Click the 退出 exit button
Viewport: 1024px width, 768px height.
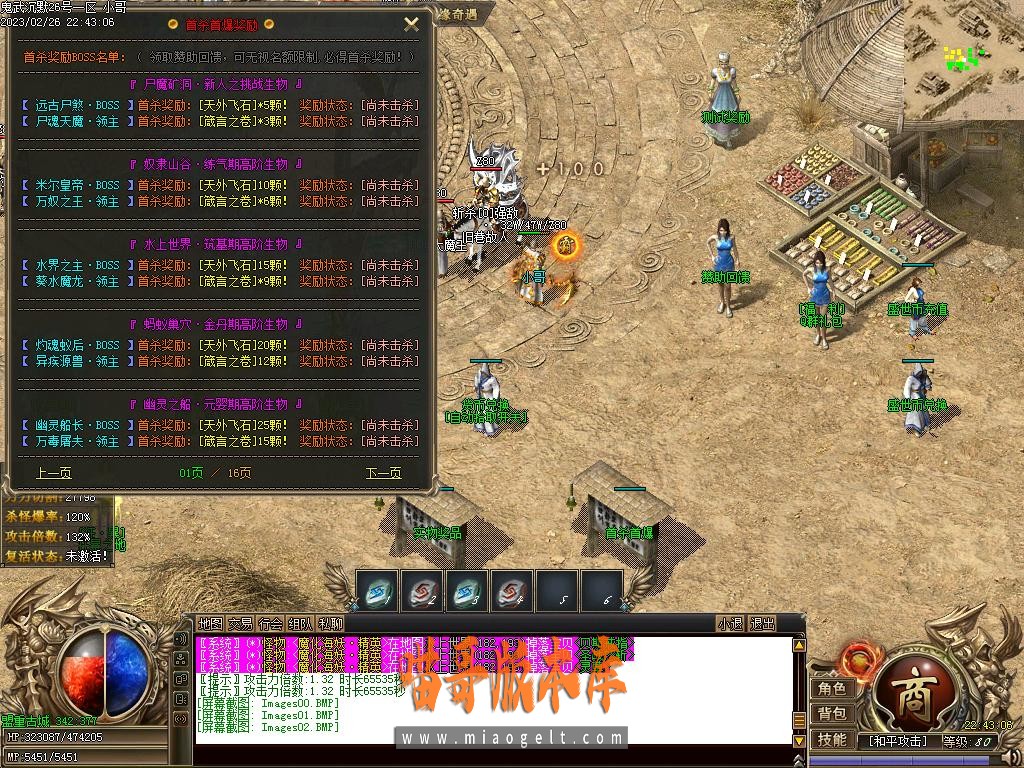(762, 624)
